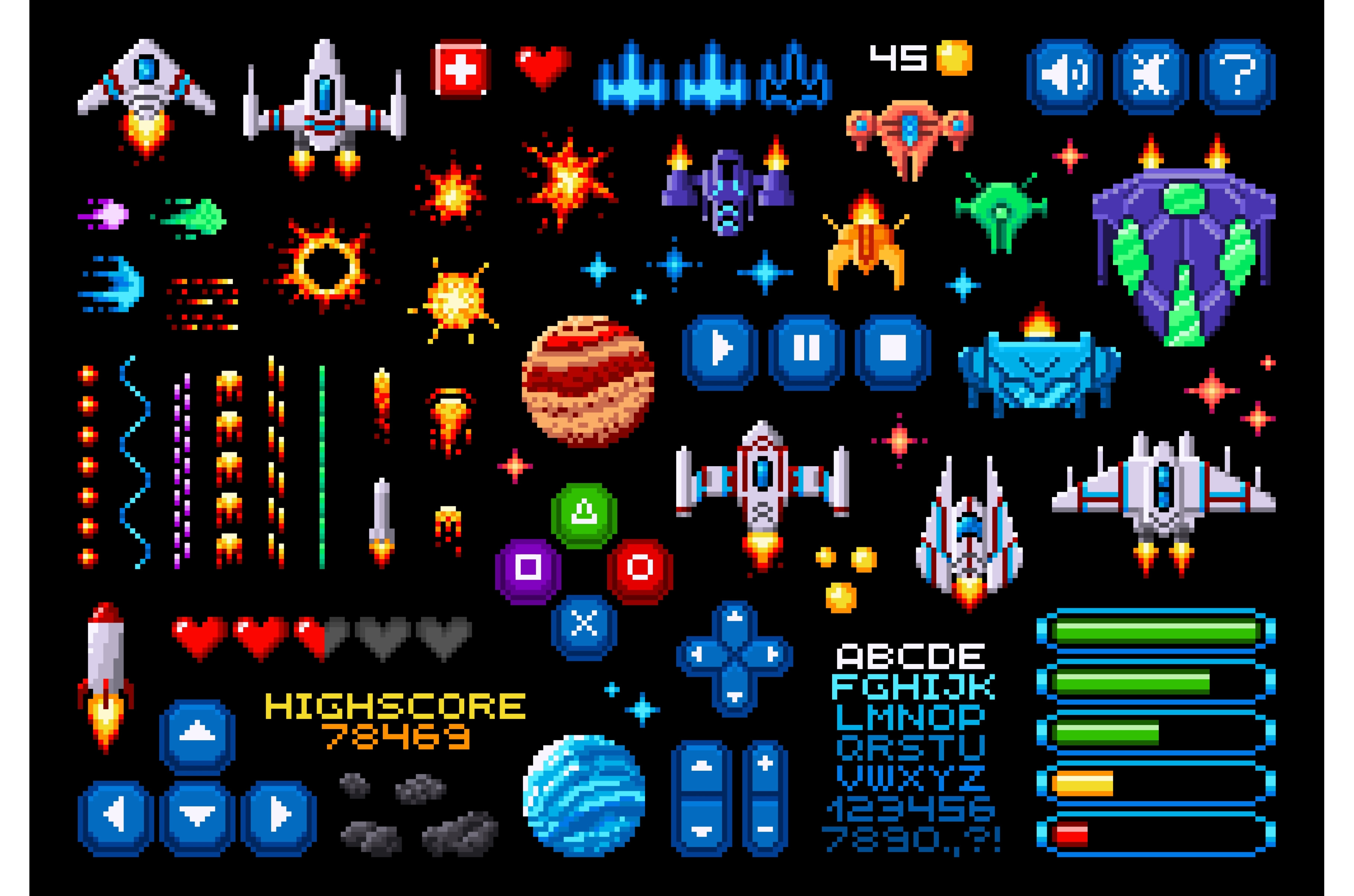The image size is (1354, 896).
Task: Click the speaker sound-on button
Action: pyautogui.click(x=1065, y=76)
